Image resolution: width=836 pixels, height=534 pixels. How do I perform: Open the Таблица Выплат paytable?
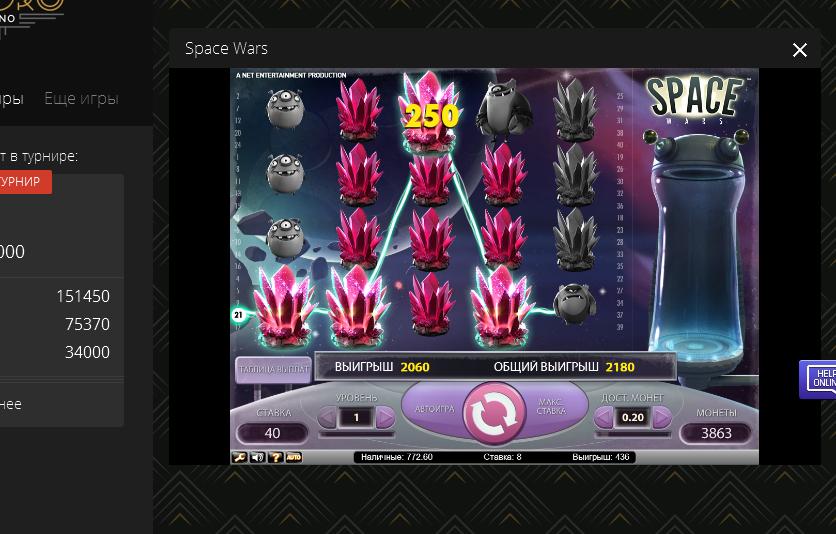272,370
